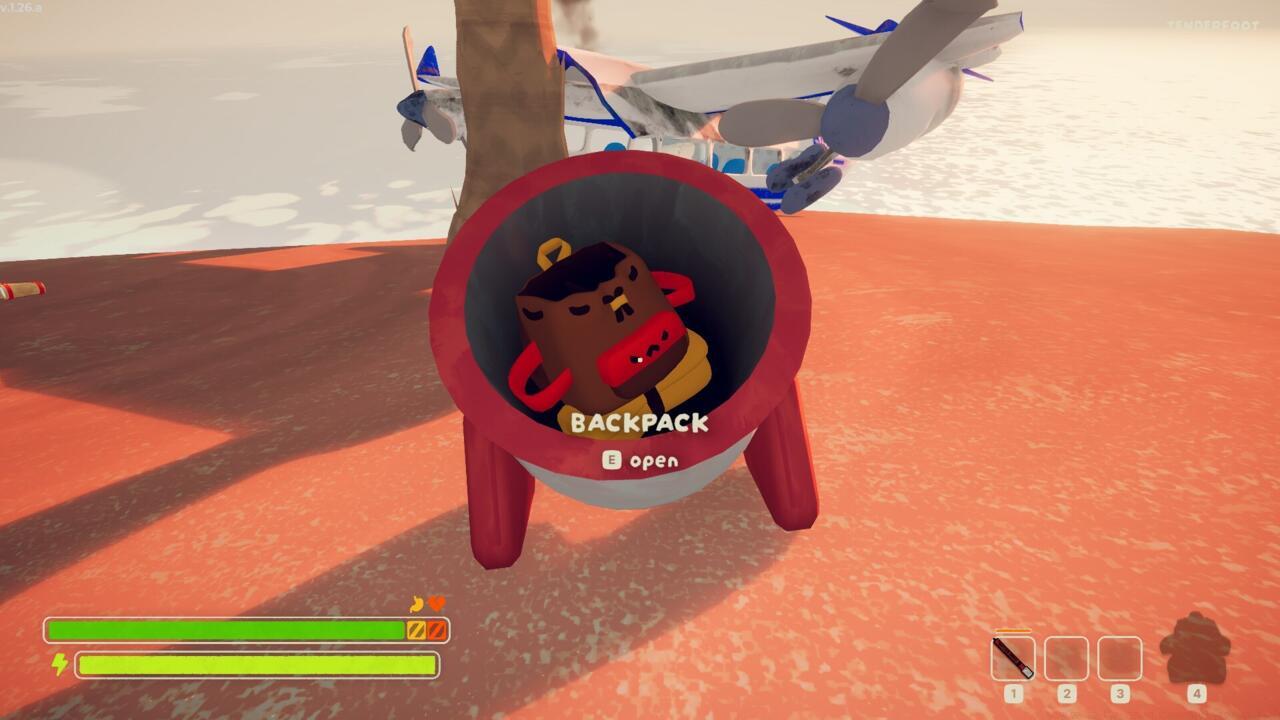Click the number 1 label under the hotbar
1280x720 pixels.
click(1013, 693)
